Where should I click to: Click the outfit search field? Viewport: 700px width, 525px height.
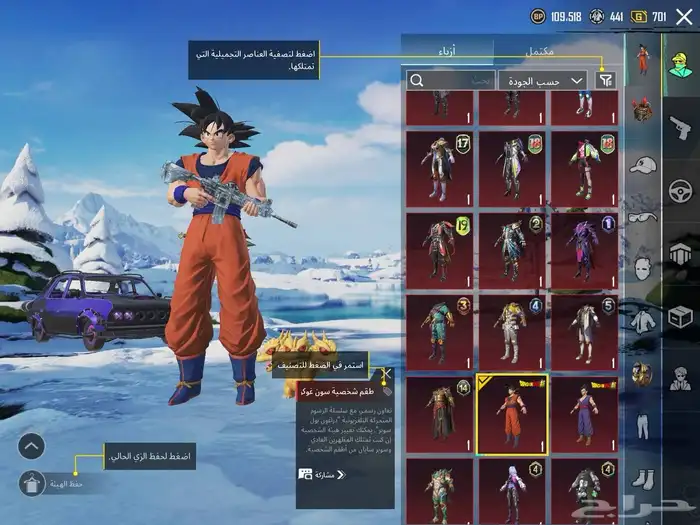pyautogui.click(x=450, y=80)
